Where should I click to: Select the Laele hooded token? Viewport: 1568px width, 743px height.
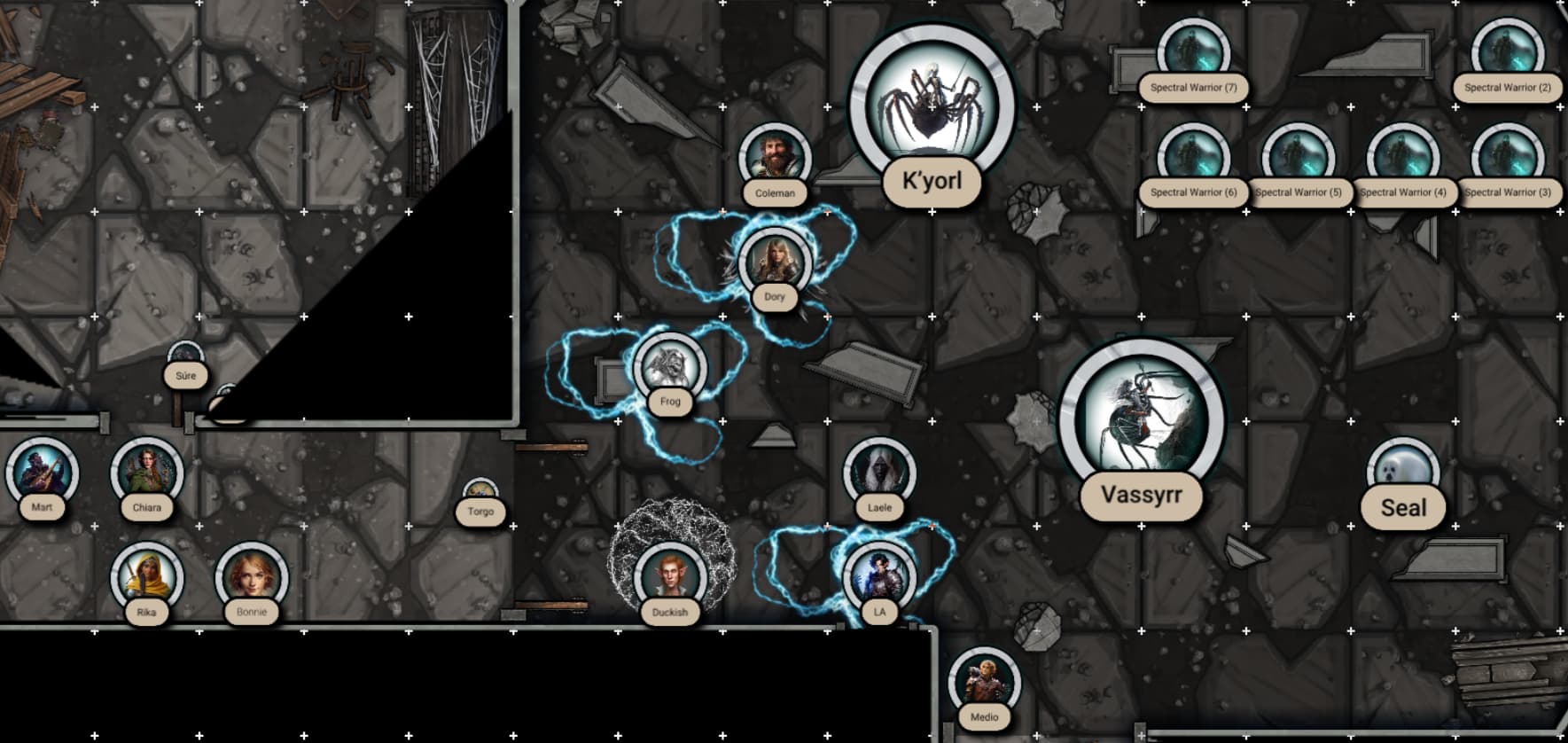pos(879,473)
